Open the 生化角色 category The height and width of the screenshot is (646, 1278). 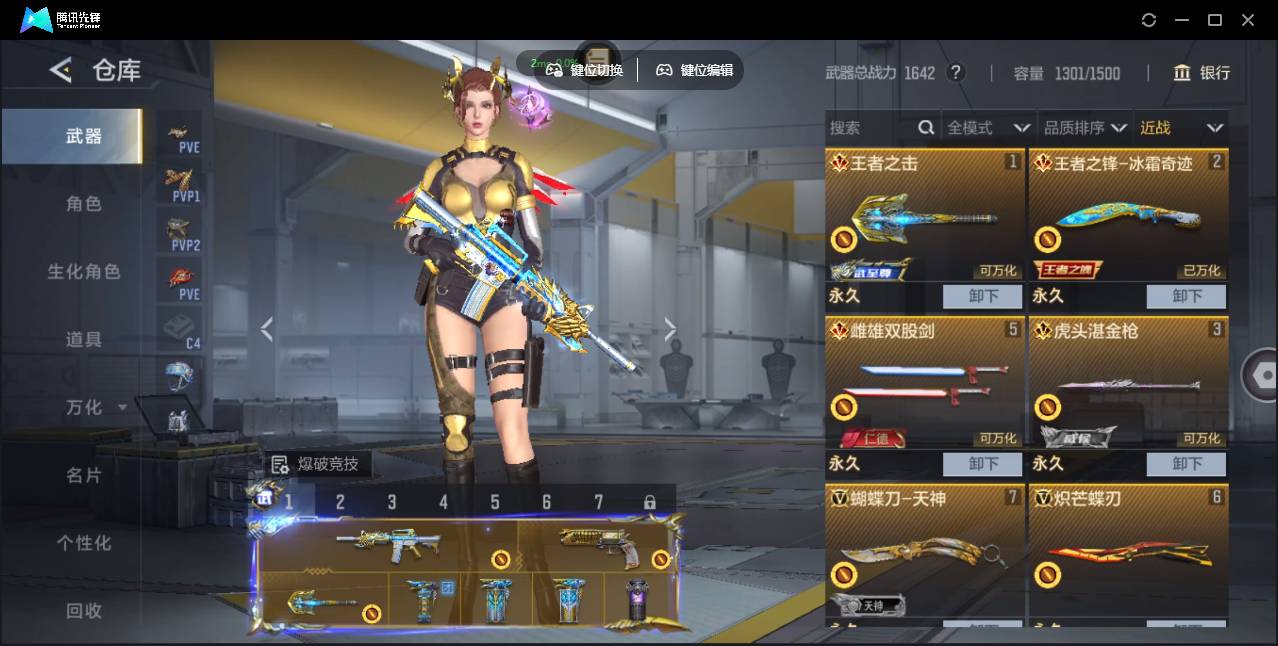[x=84, y=272]
